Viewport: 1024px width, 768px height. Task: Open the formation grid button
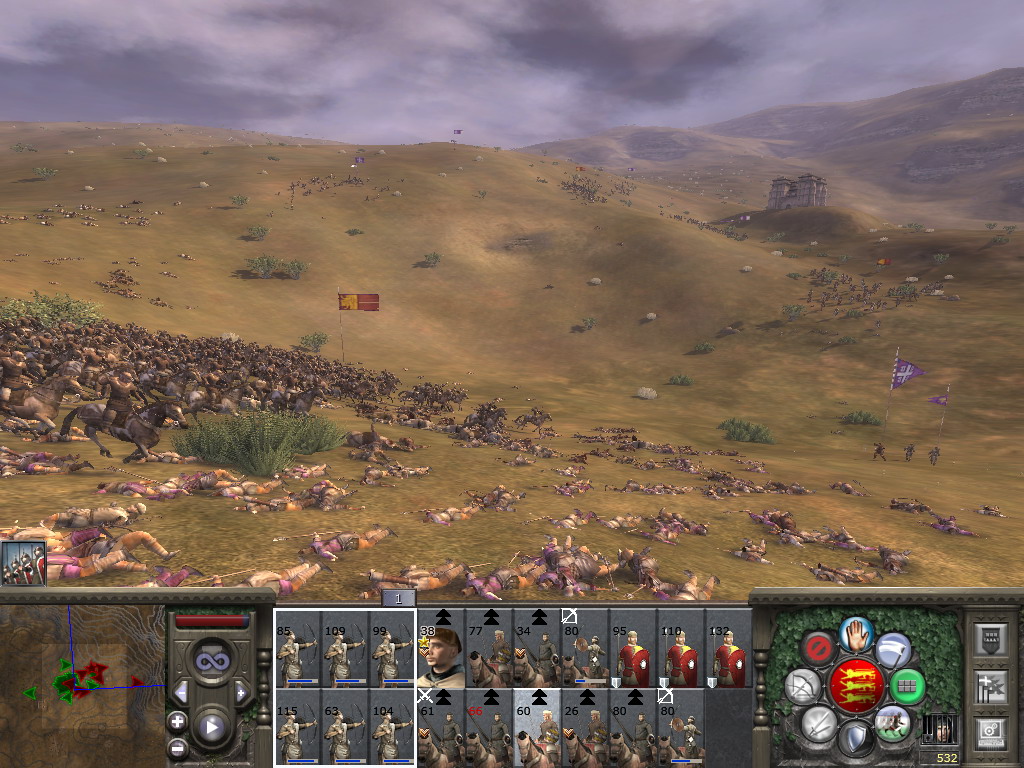pyautogui.click(x=907, y=686)
